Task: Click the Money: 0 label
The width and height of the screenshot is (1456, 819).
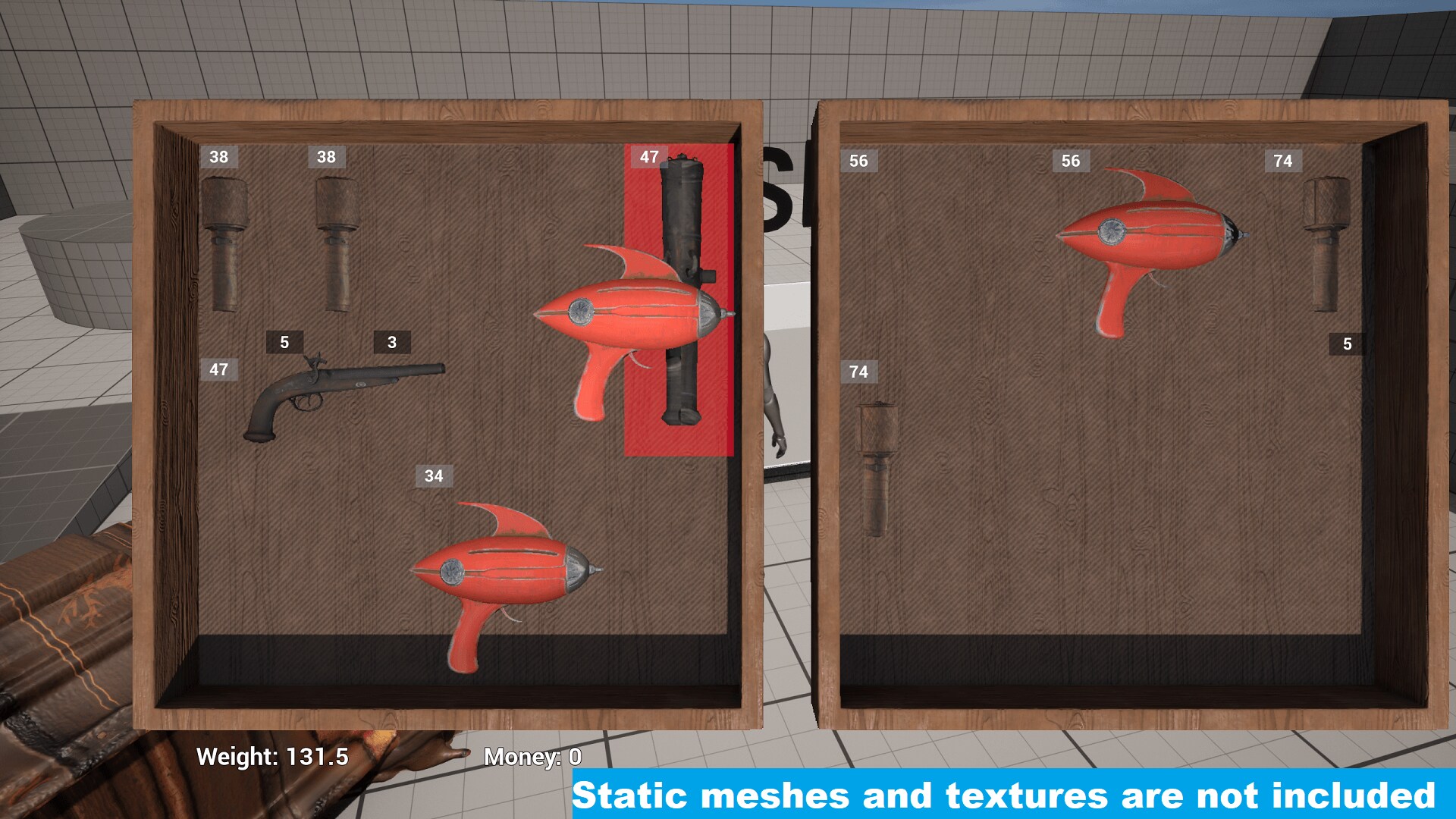Action: [x=533, y=756]
